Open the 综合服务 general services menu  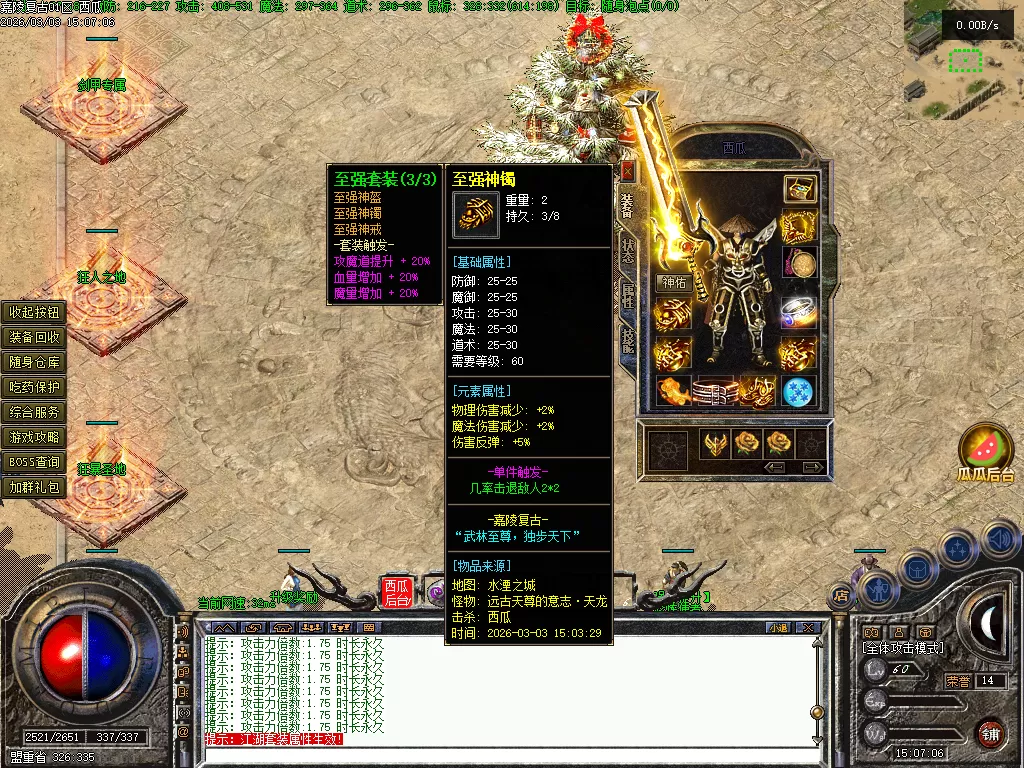click(35, 412)
